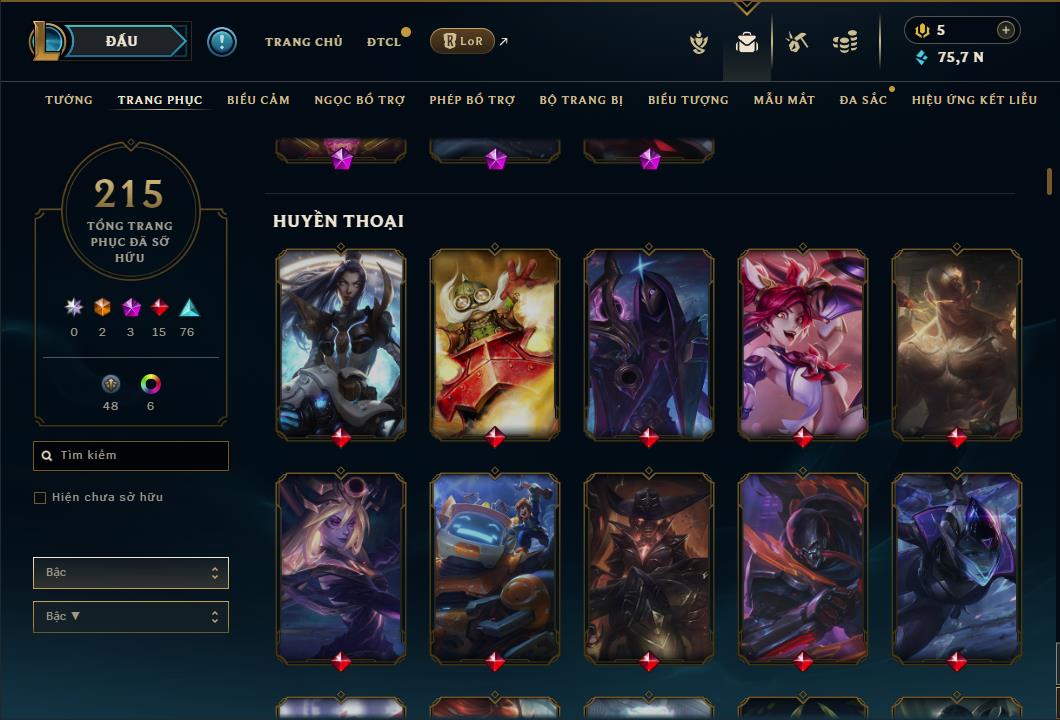This screenshot has height=720, width=1060.
Task: Switch to the TƯỚNG tab
Action: click(69, 100)
